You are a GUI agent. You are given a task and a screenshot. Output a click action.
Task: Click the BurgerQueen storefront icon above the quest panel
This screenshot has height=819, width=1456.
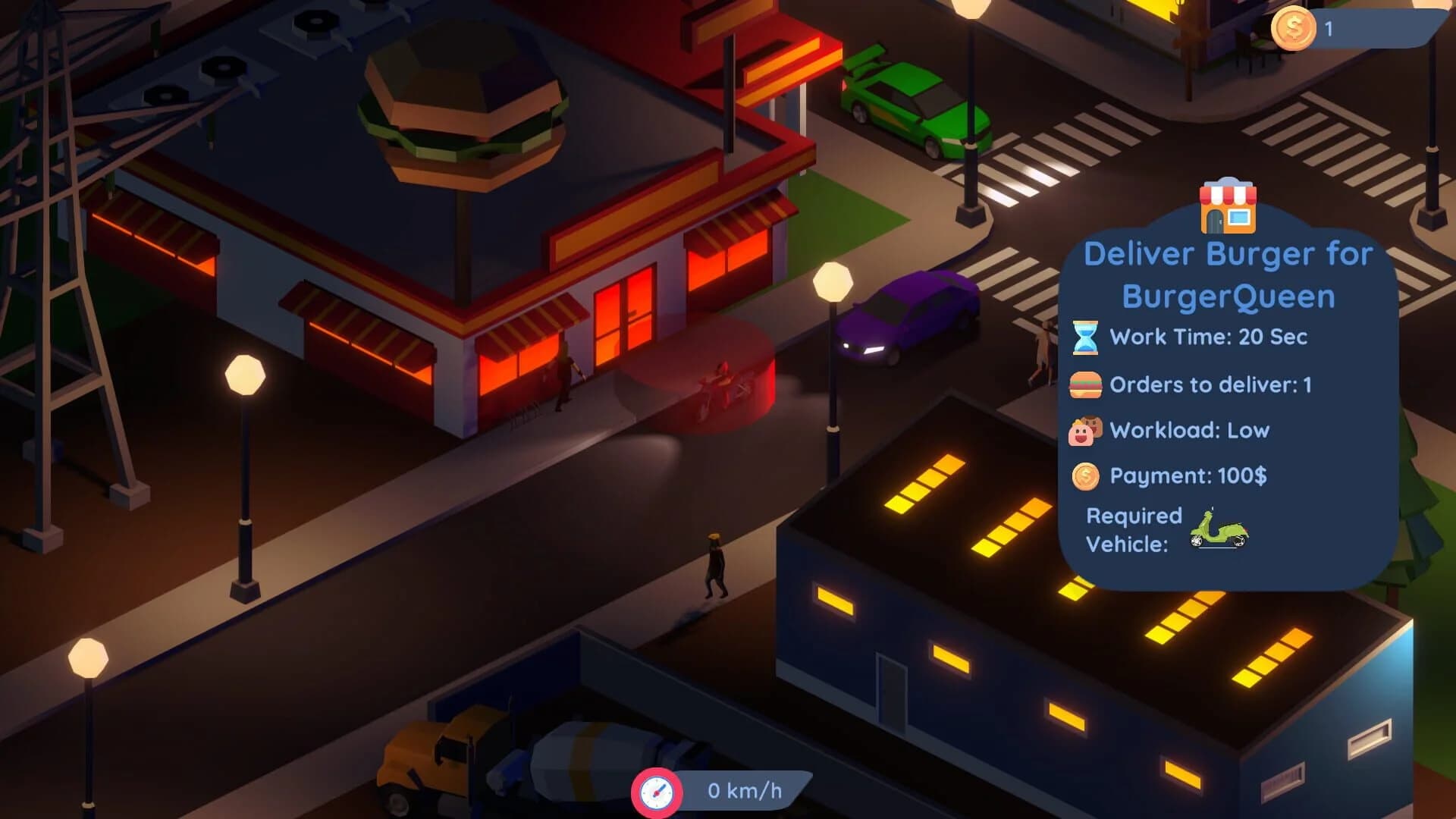(x=1227, y=206)
